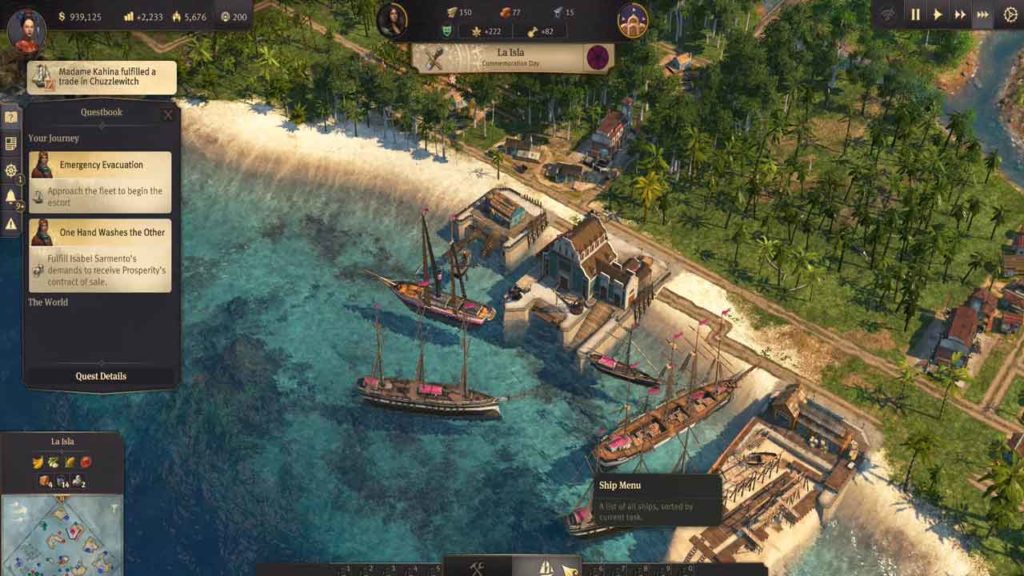Close the Questbook panel

(x=168, y=114)
